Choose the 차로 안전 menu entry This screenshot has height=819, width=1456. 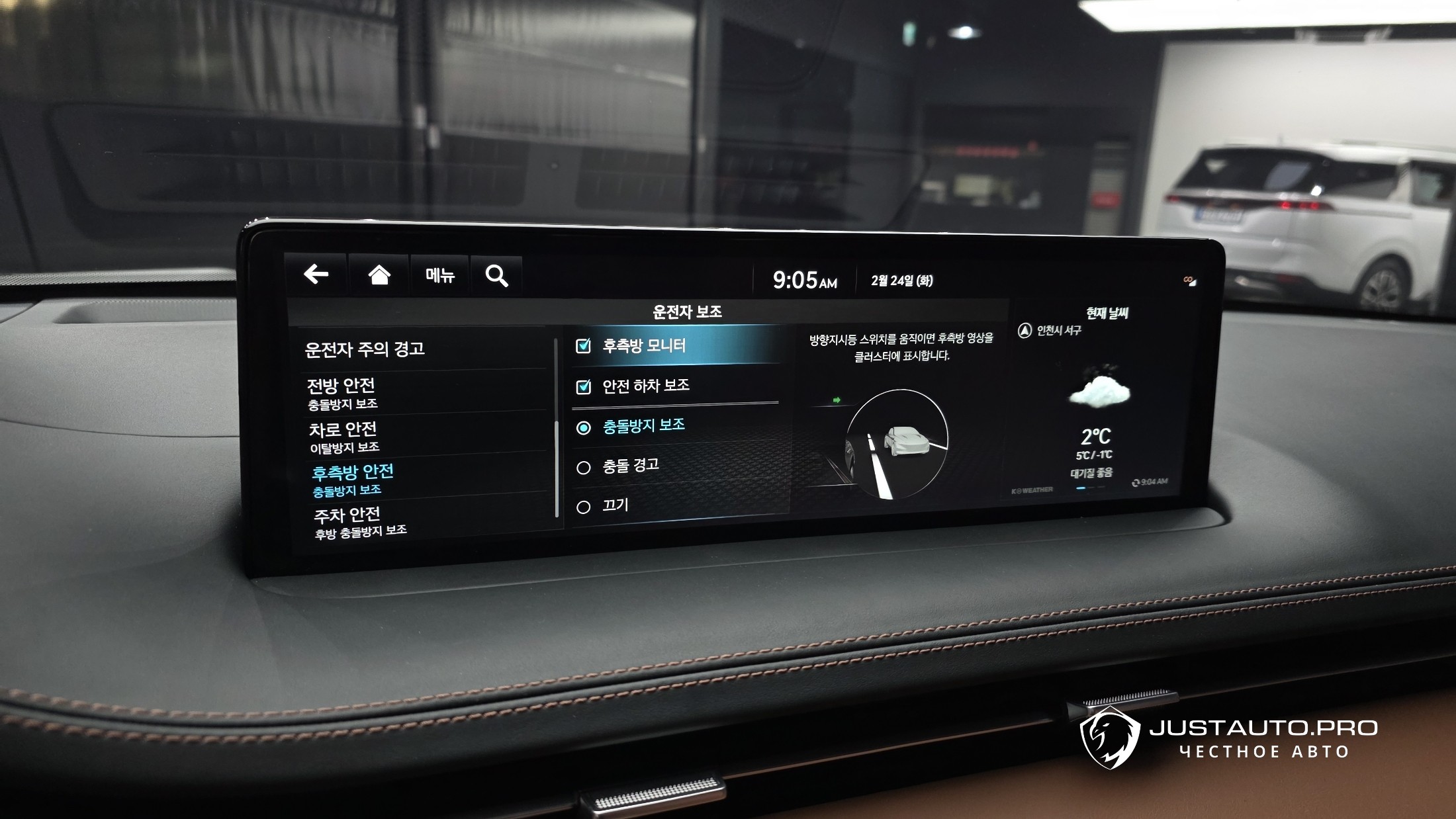click(343, 436)
